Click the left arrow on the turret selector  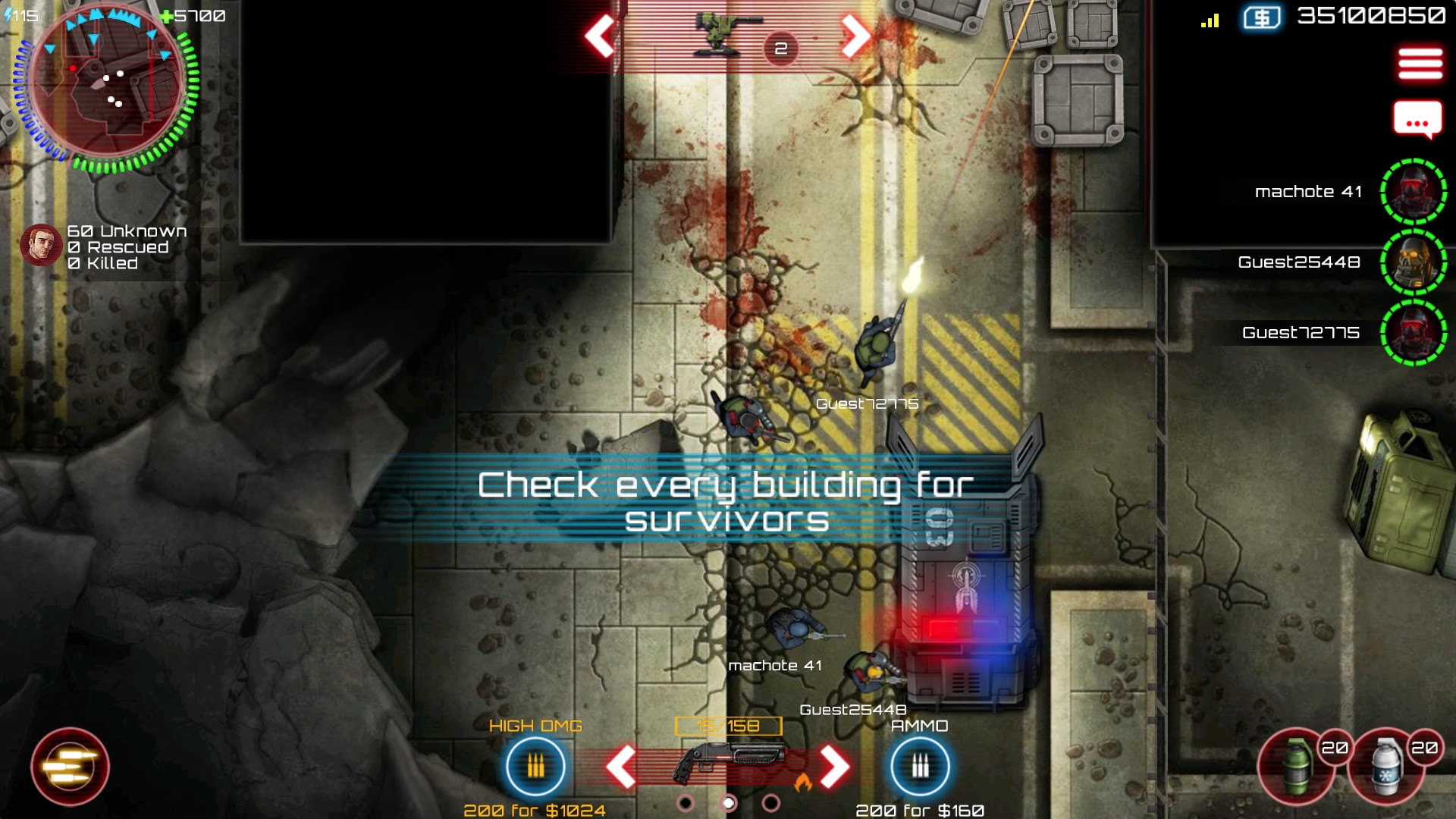[598, 36]
